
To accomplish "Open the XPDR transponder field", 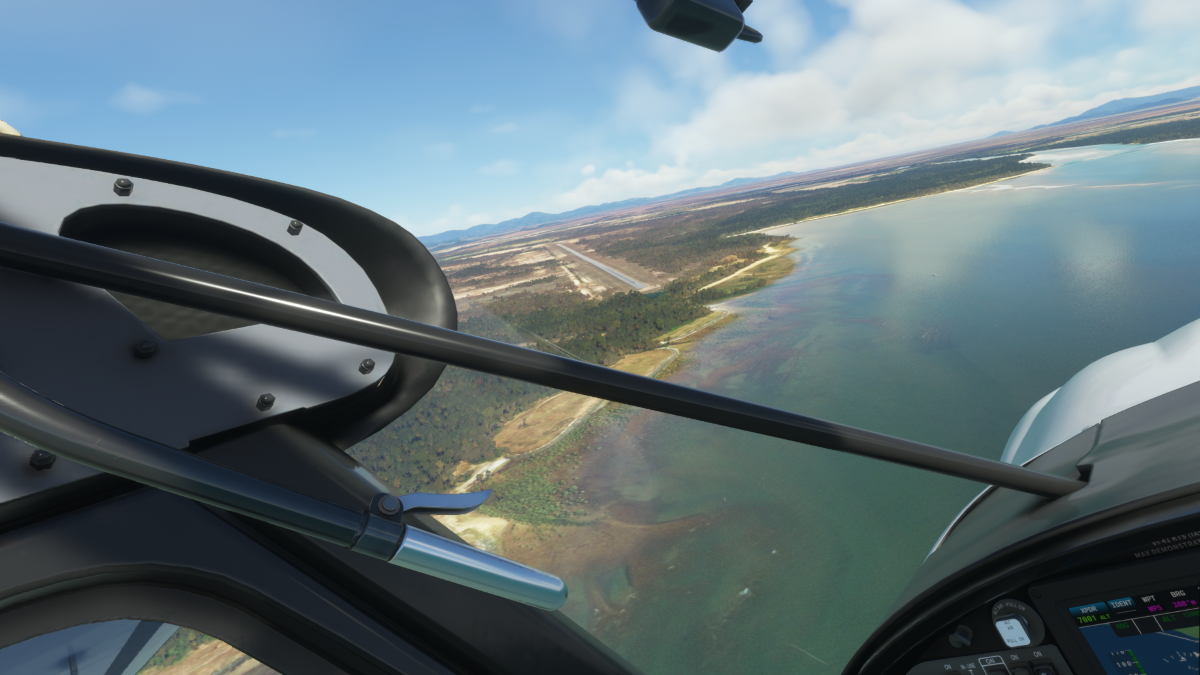I will coord(1086,608).
